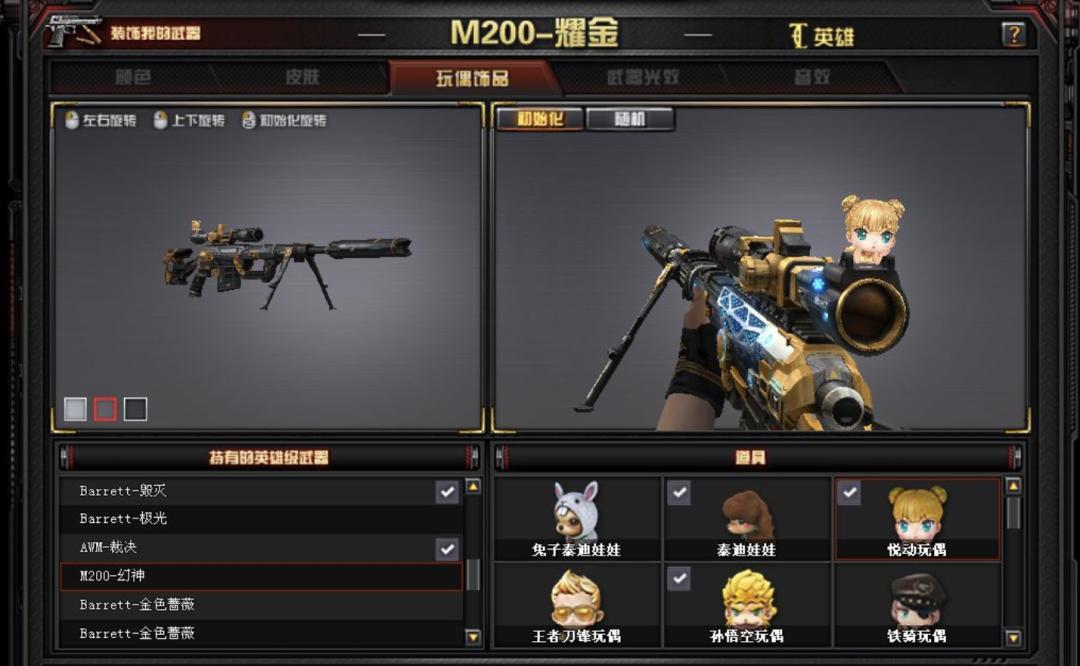Select the red-outlined background swatch
Viewport: 1080px width, 666px height.
click(105, 409)
